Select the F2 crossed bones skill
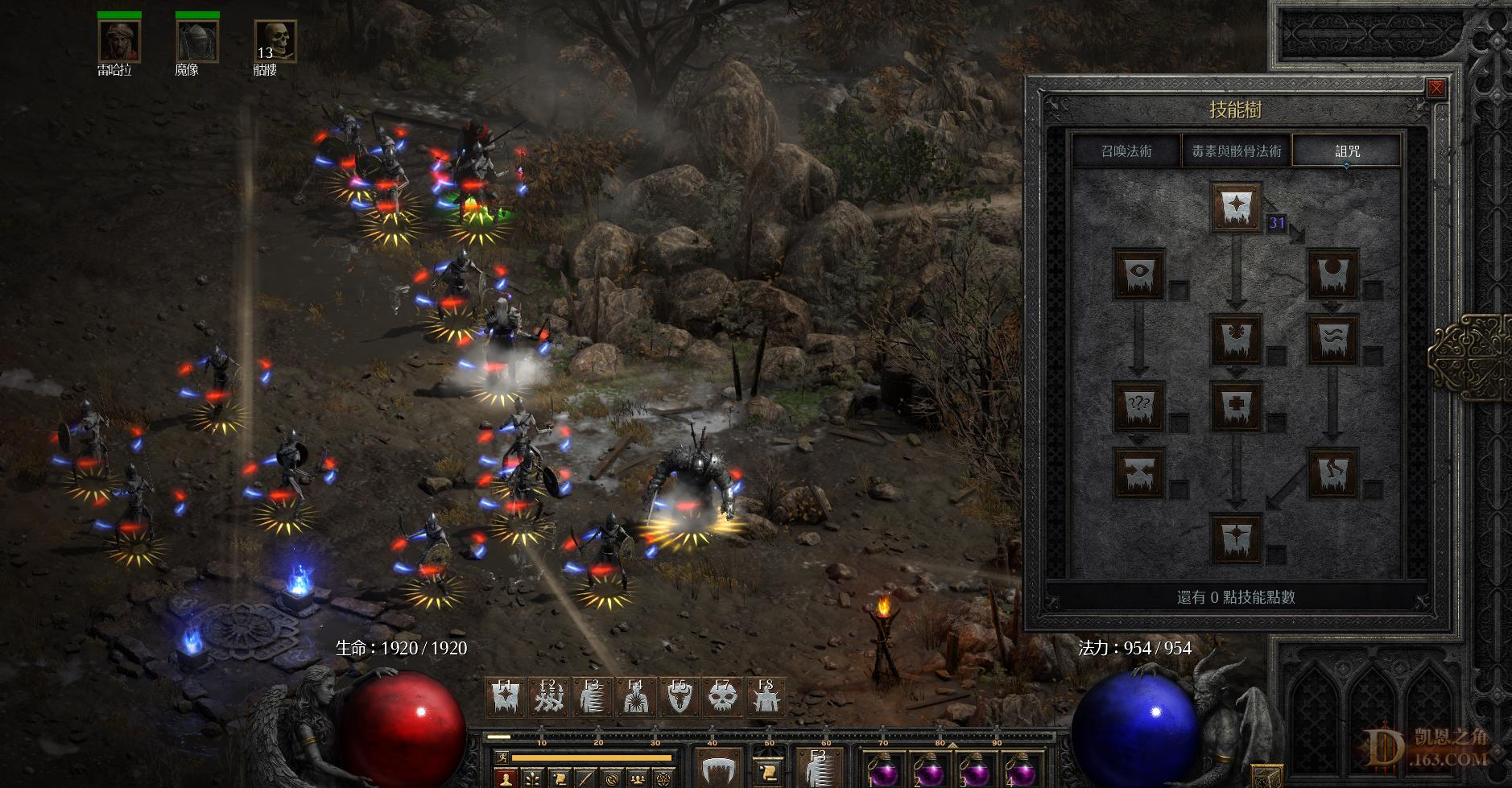The image size is (1512, 788). pyautogui.click(x=549, y=697)
